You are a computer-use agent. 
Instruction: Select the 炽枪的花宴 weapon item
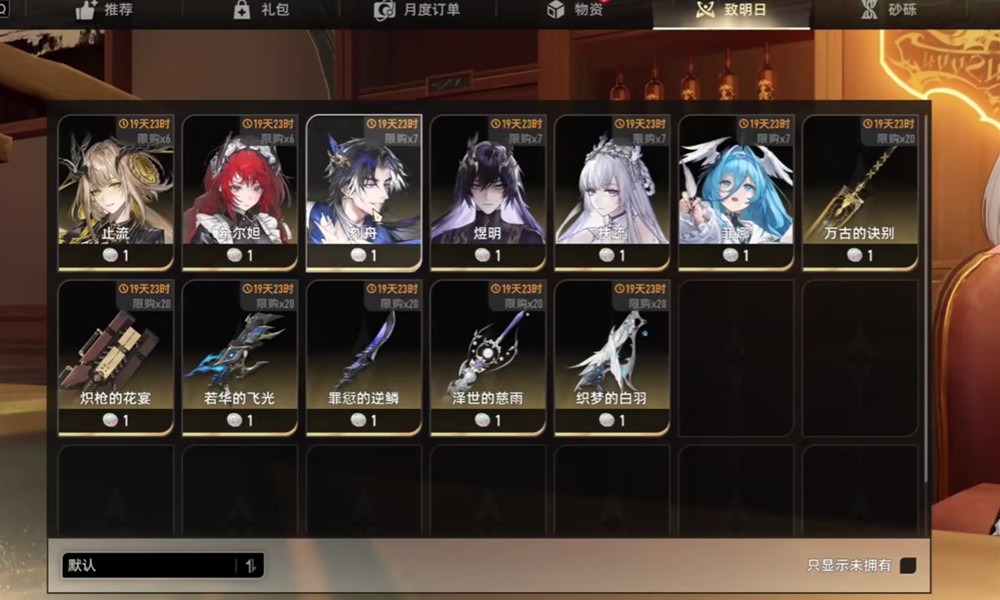[116, 357]
